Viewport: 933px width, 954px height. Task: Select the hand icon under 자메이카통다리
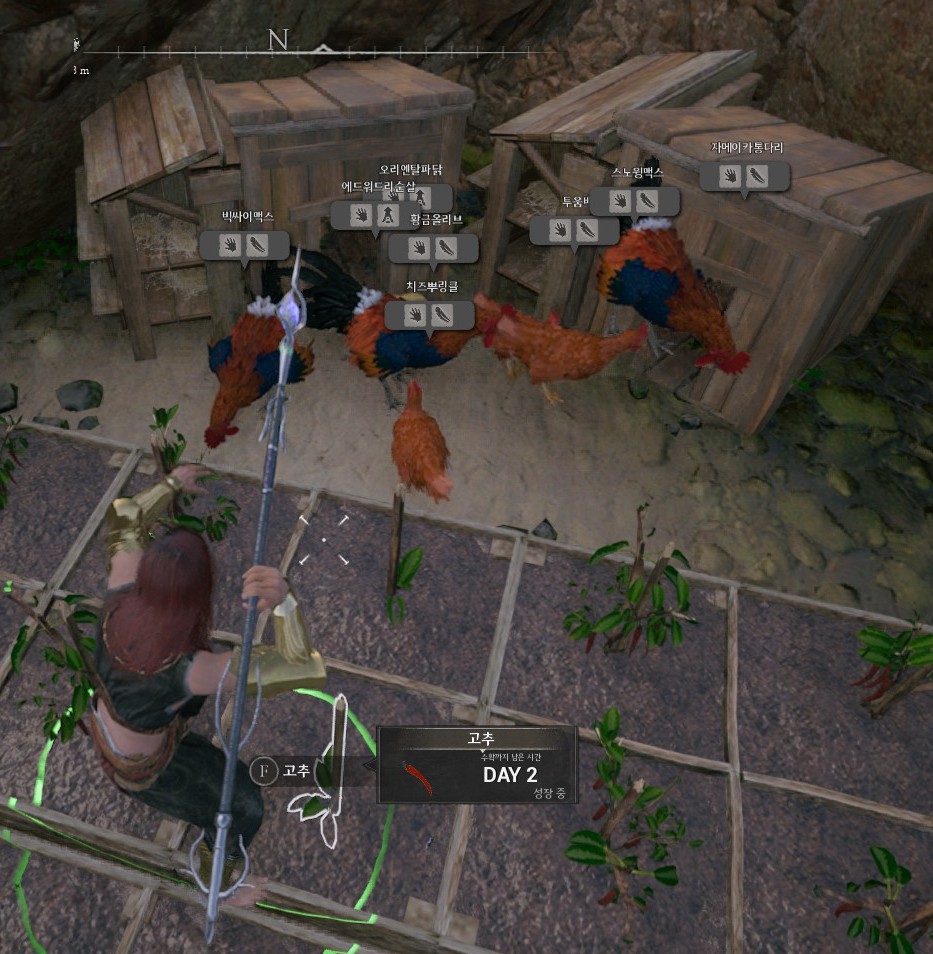[731, 176]
